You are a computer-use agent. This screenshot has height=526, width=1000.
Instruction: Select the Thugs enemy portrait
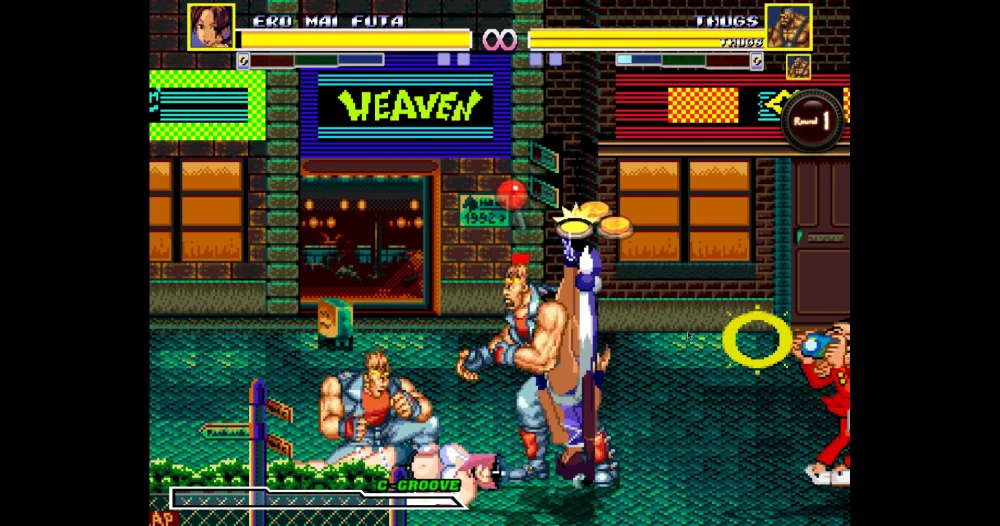(x=788, y=27)
